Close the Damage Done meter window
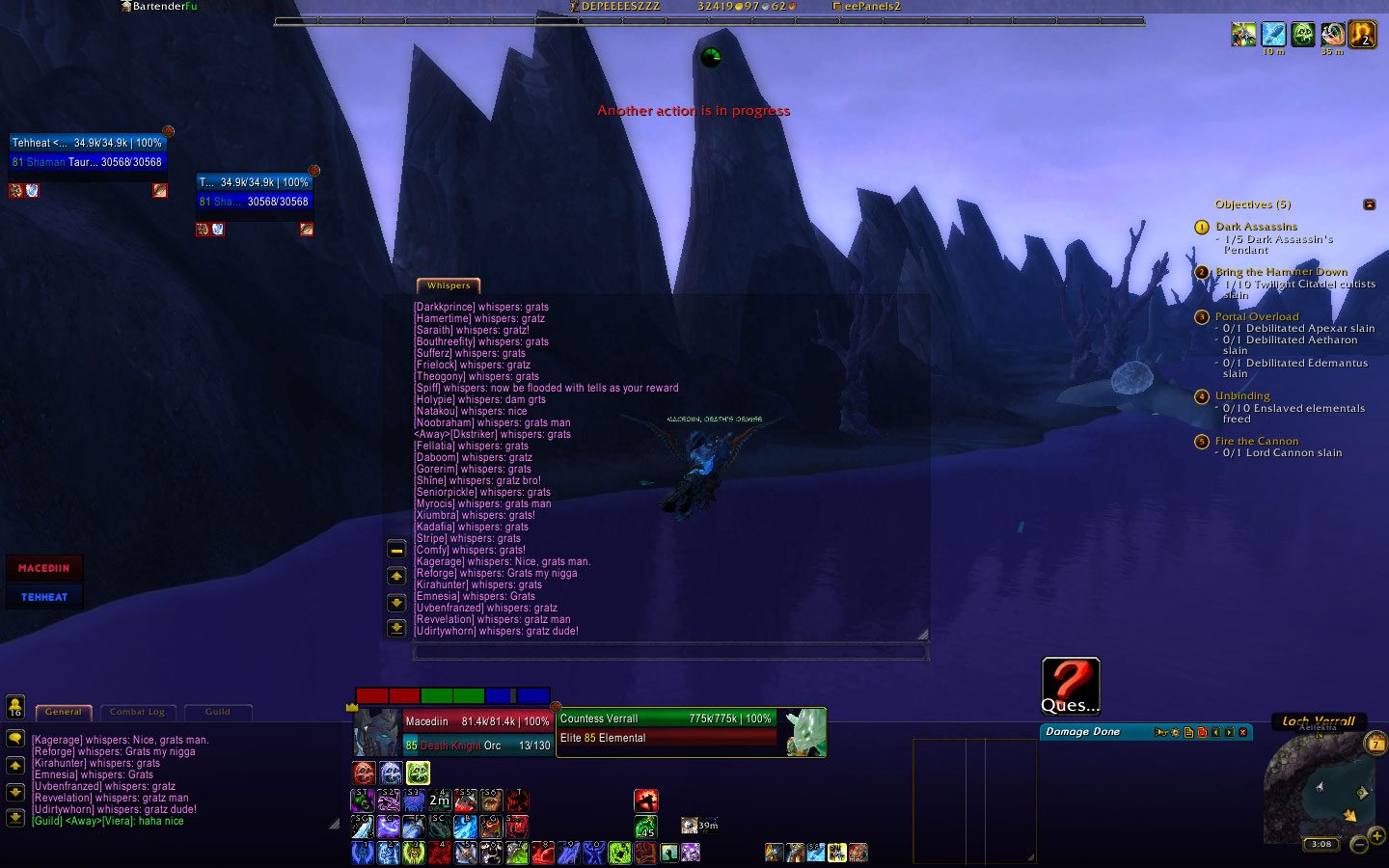 (1243, 733)
